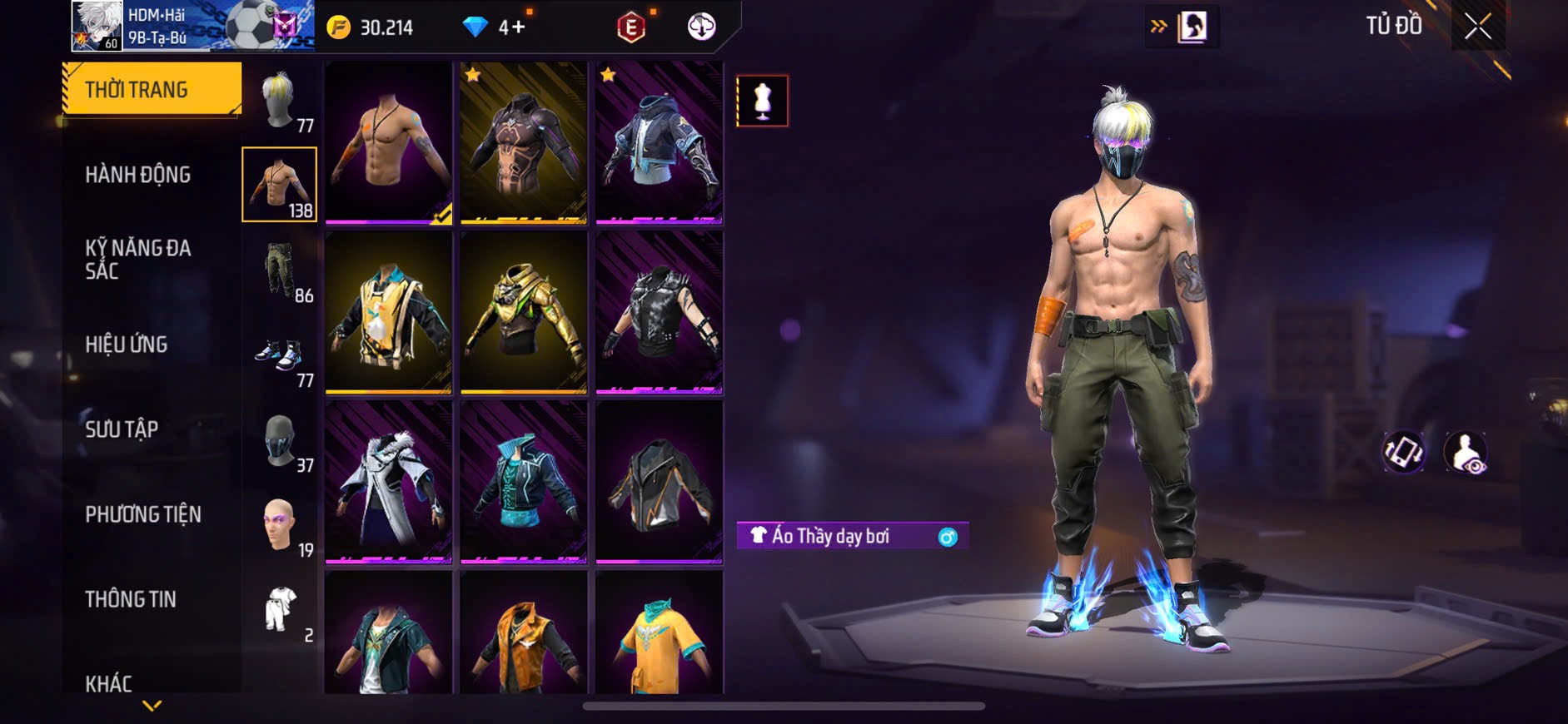Select the white fur-collar coat

(388, 482)
